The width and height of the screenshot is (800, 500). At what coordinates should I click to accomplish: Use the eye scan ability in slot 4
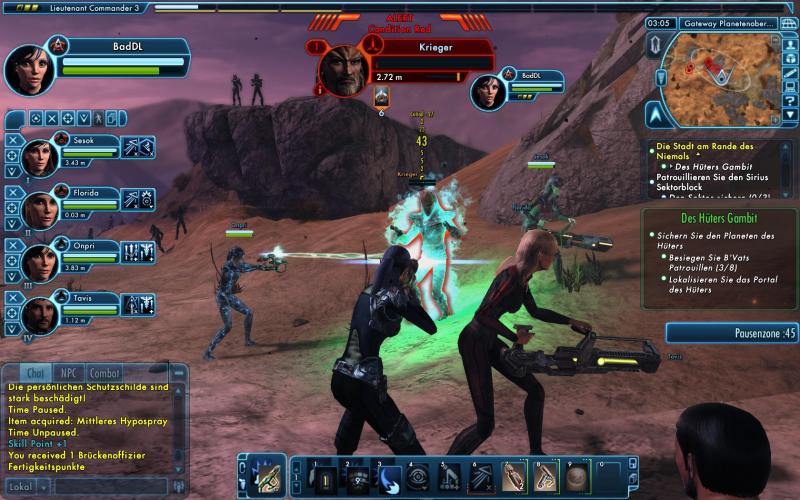(x=418, y=478)
